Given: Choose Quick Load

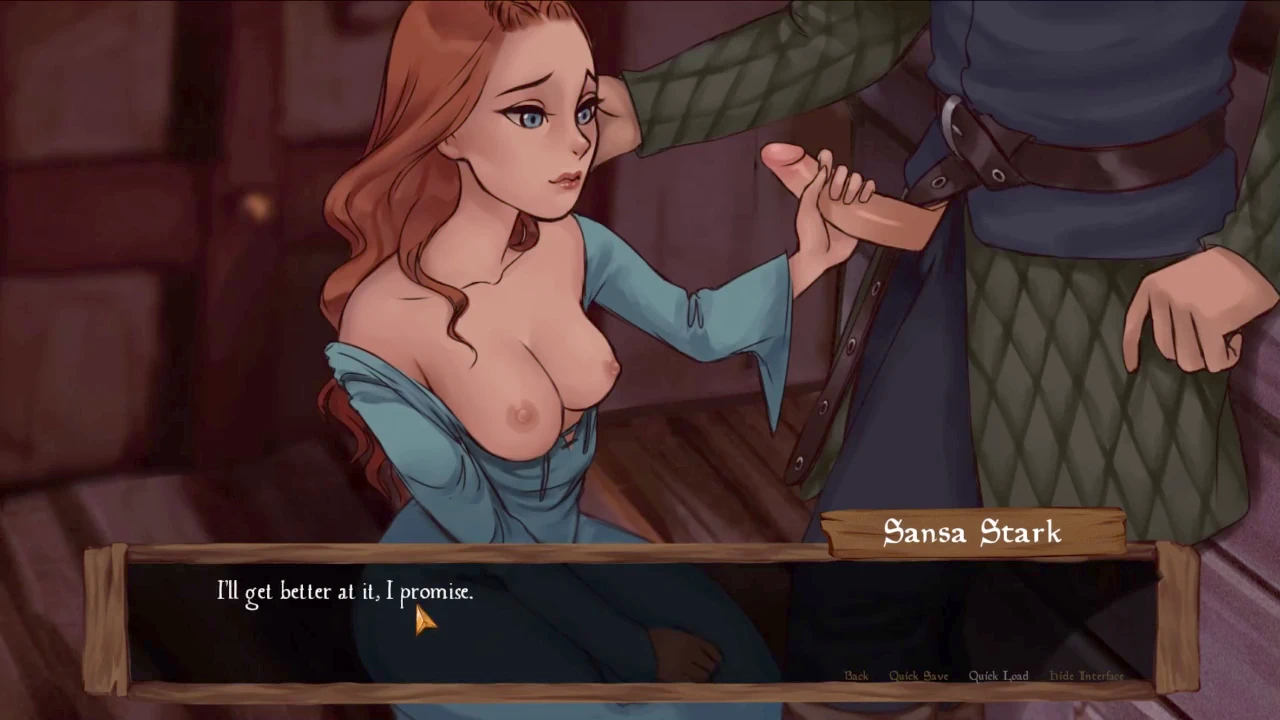Looking at the screenshot, I should tap(997, 676).
